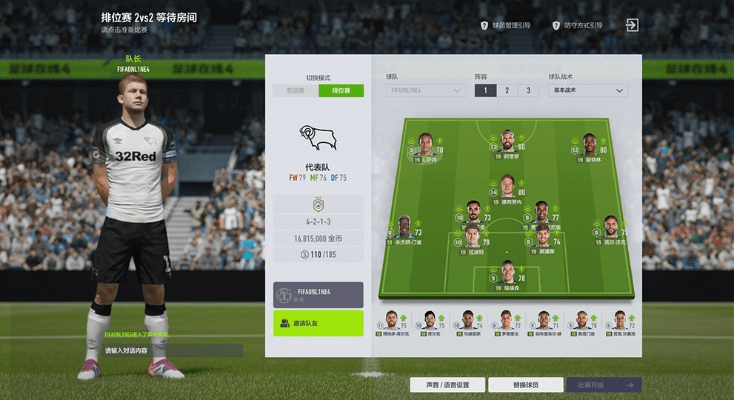Click the chat input field 请输入对话内容
Screen dimensions: 734x400
pyautogui.click(x=172, y=351)
